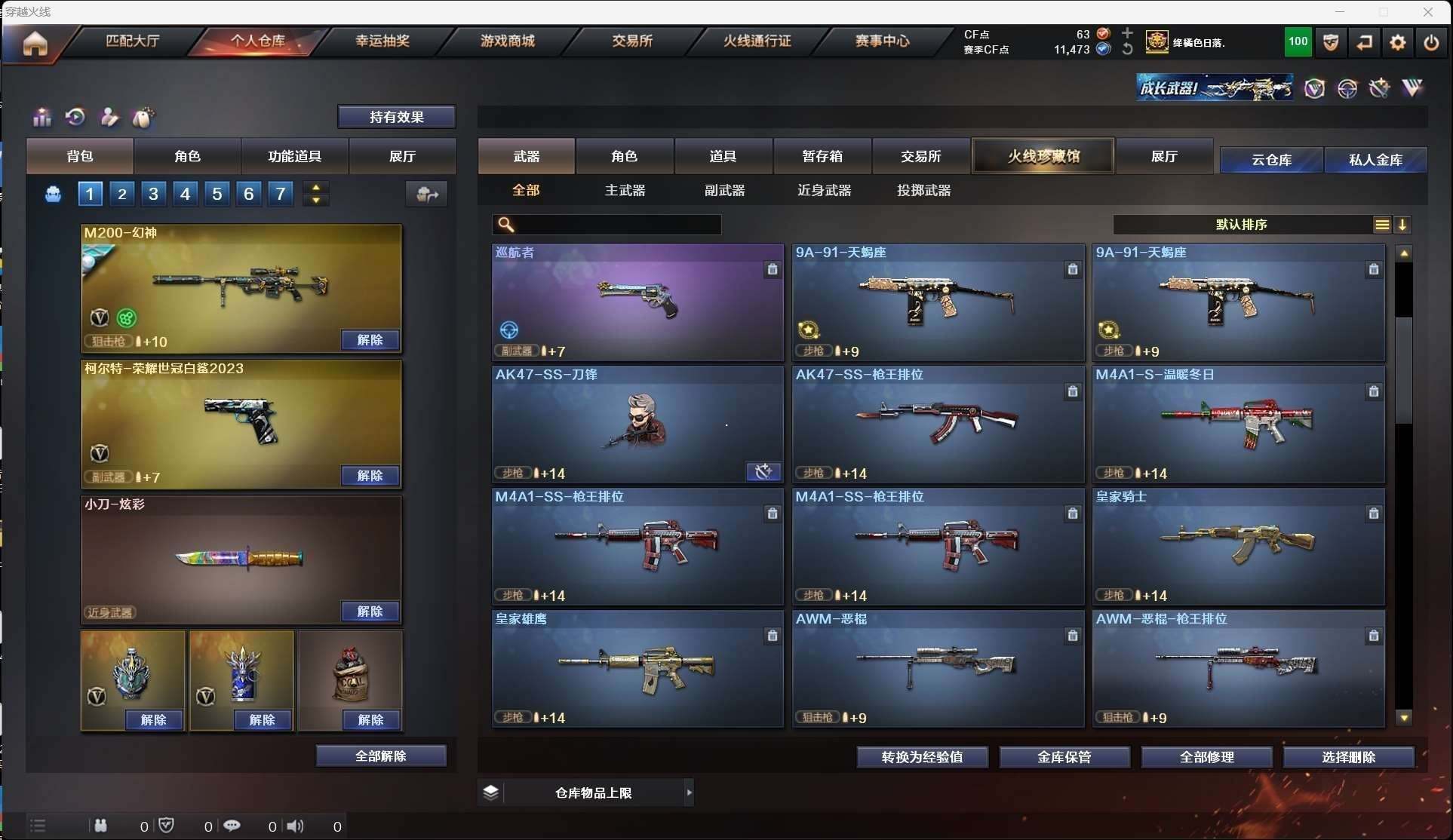Open the 幸运抽奖 lucky draw page
This screenshot has width=1453, height=840.
(382, 41)
